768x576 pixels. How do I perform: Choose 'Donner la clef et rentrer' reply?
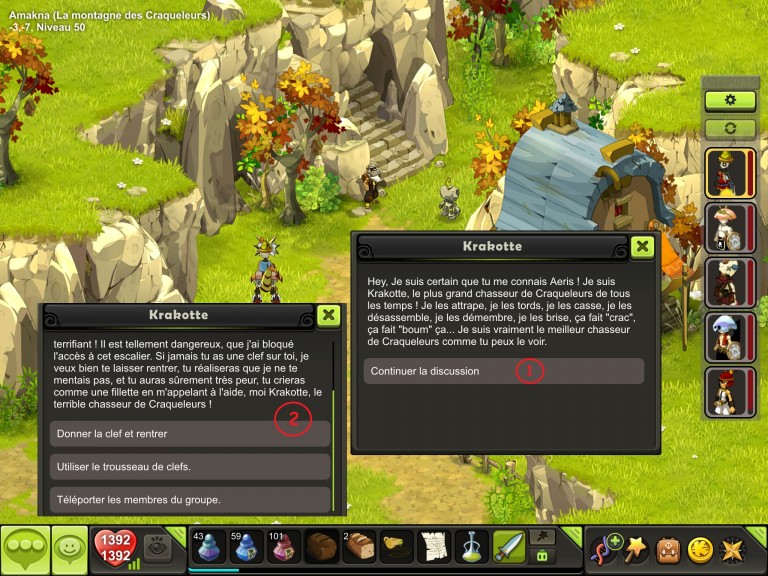tap(190, 433)
